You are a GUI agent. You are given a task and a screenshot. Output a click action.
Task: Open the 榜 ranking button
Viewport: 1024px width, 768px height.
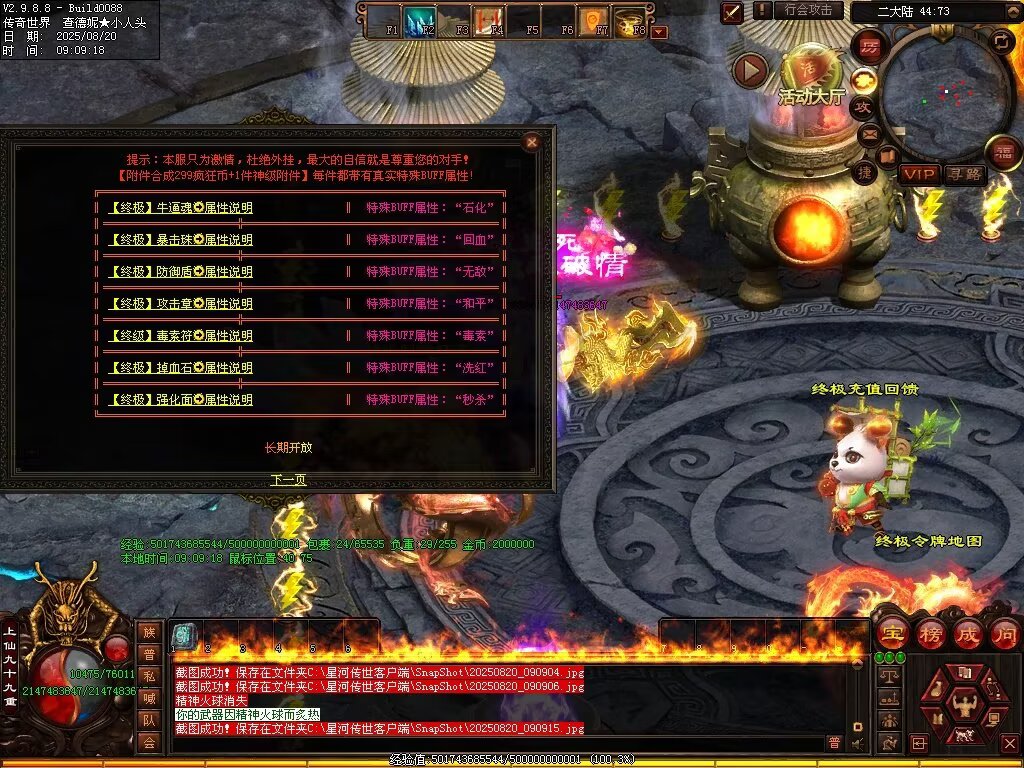pos(929,634)
